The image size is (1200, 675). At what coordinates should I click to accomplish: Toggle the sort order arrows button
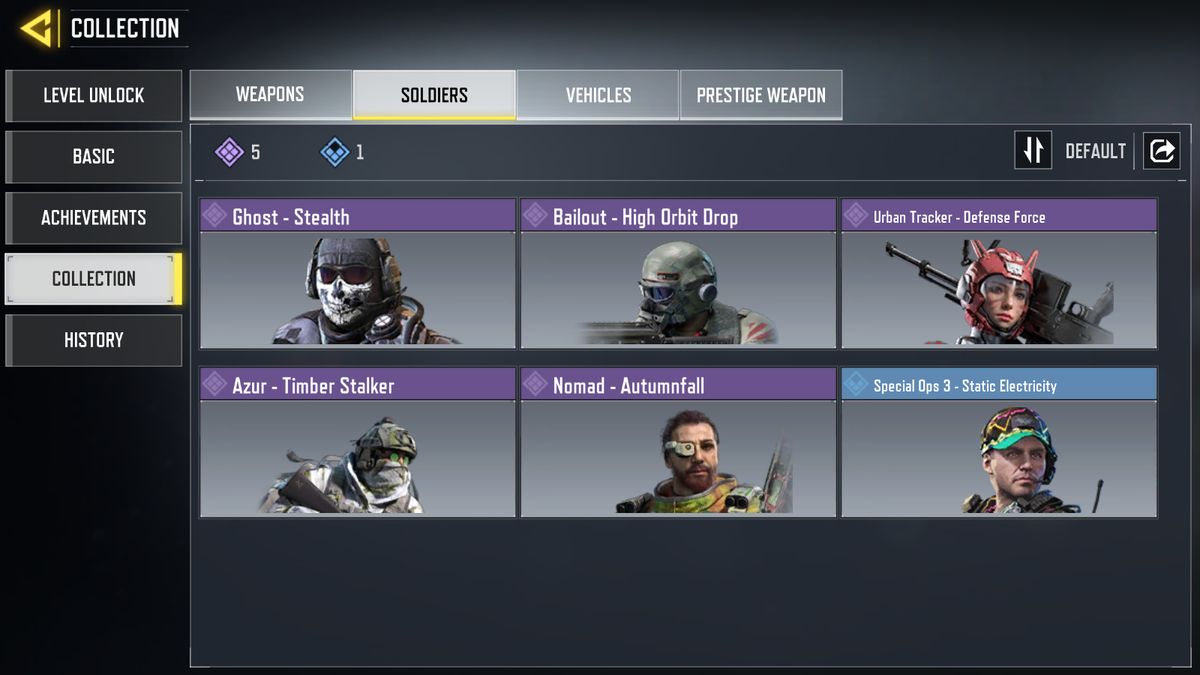pos(1033,151)
